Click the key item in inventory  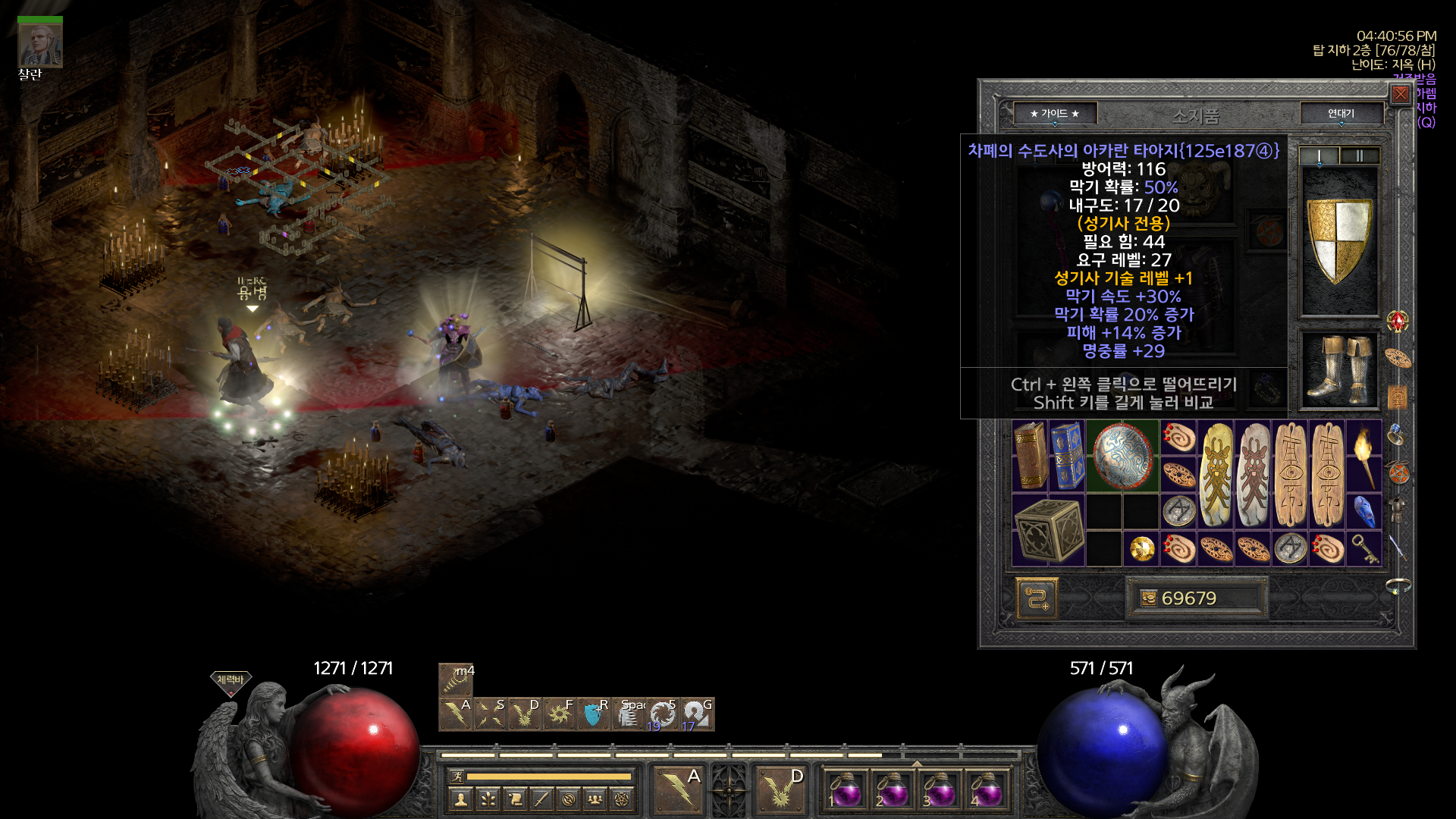tap(1363, 549)
